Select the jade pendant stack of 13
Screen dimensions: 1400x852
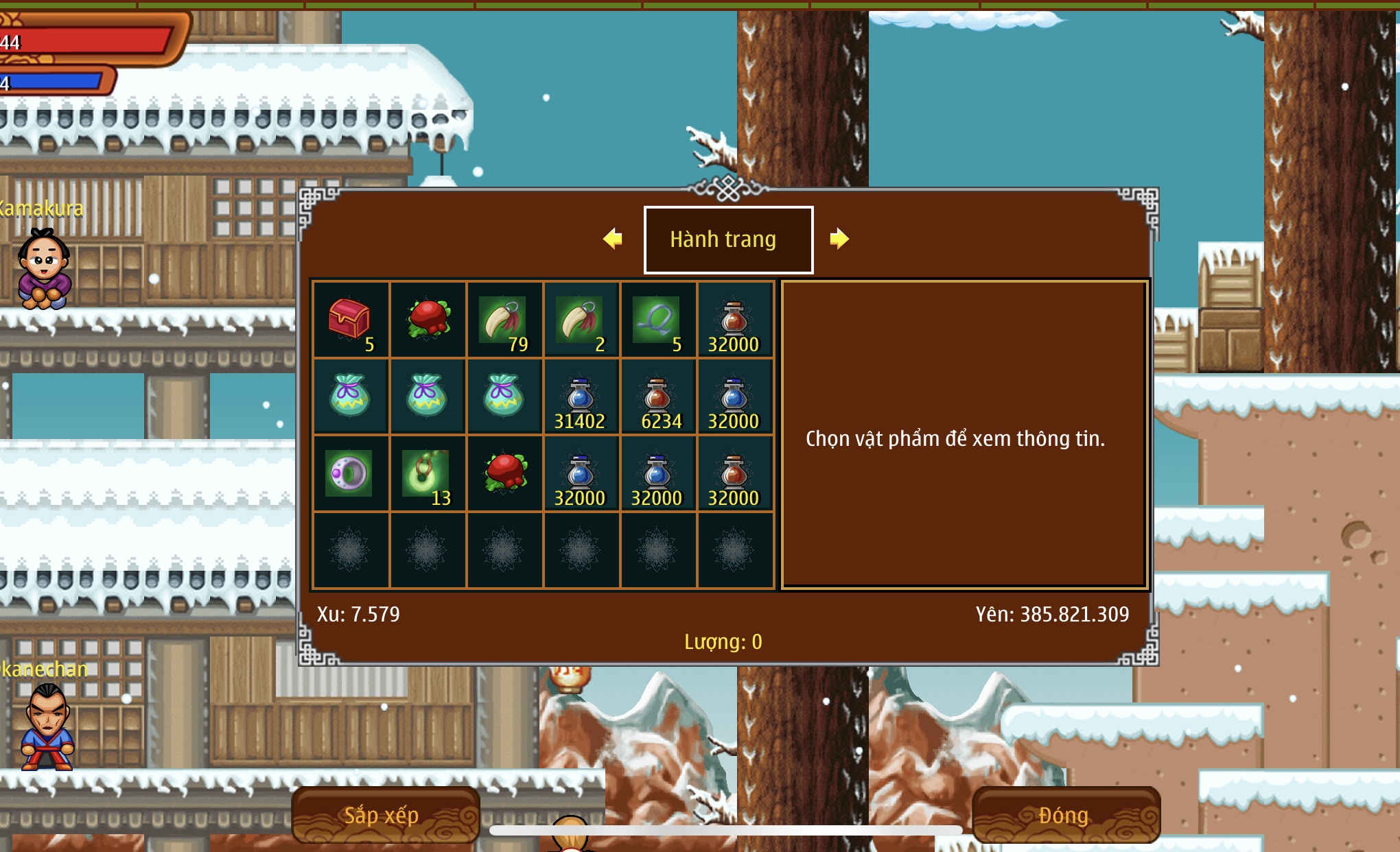tap(427, 473)
